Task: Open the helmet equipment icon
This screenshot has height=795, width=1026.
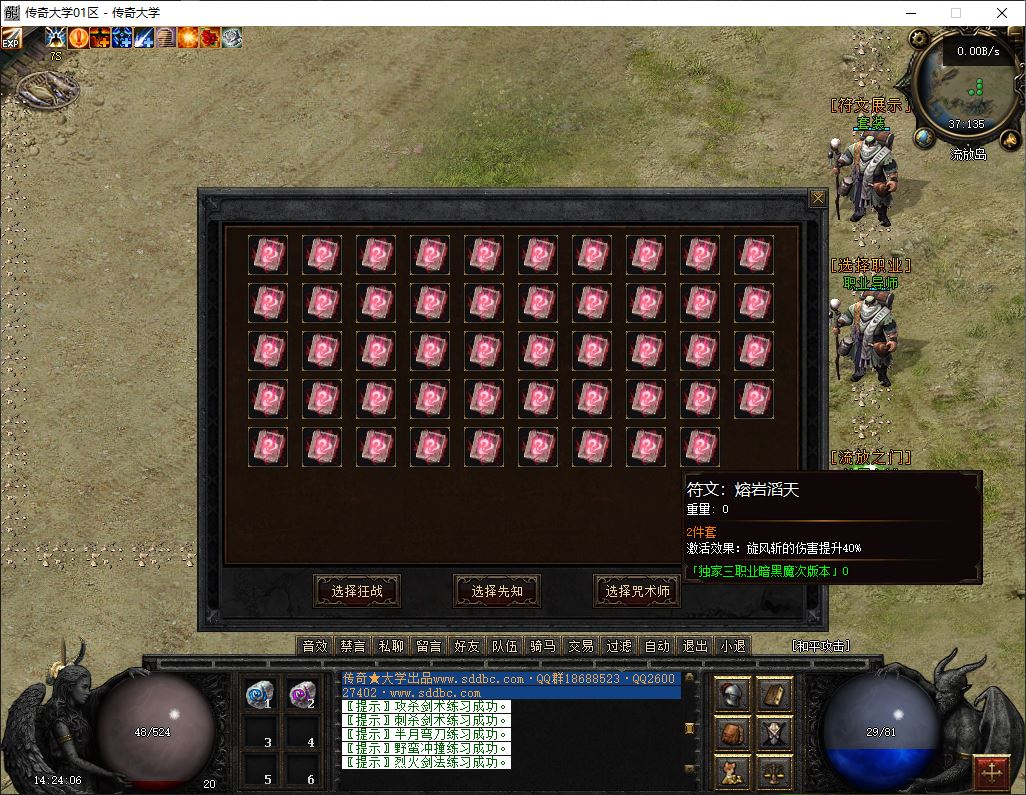Action: [x=731, y=693]
